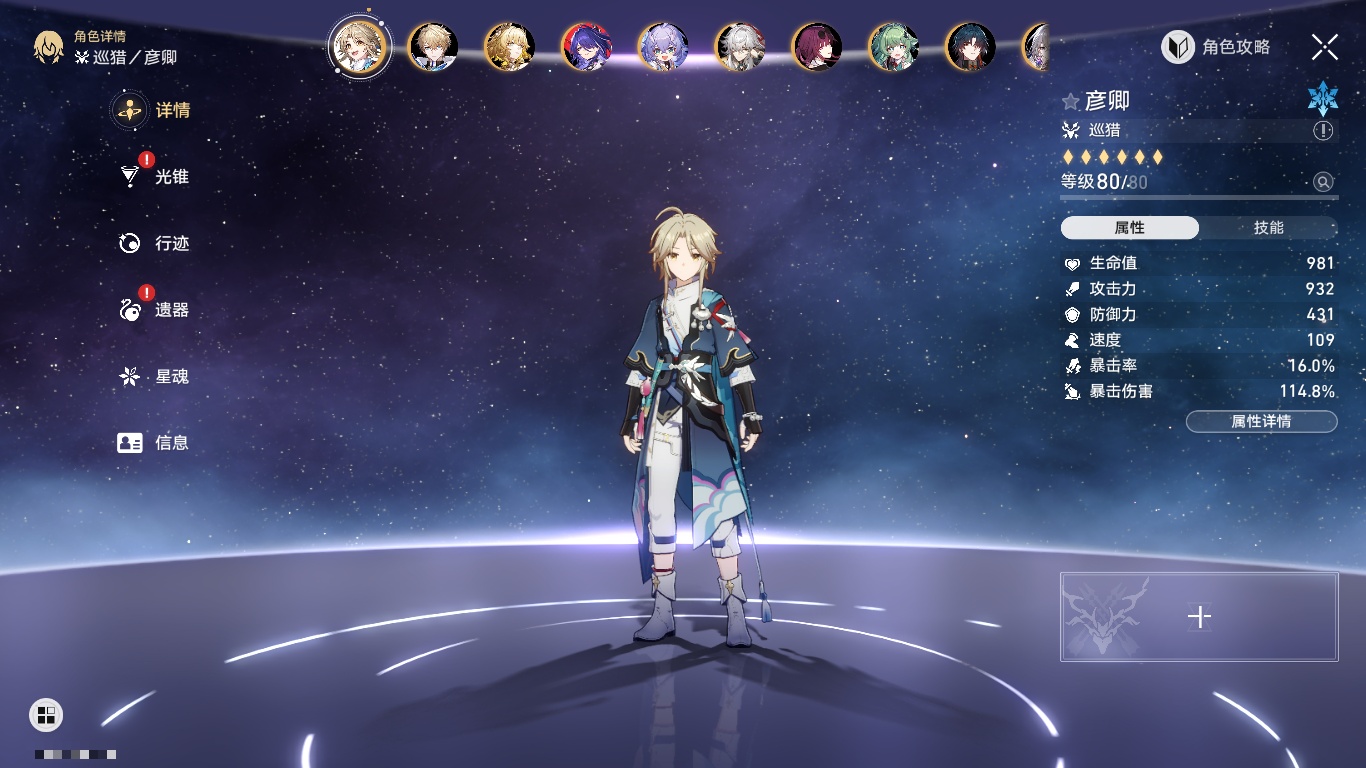Open the 巡猎 path info exclamation icon
The width and height of the screenshot is (1366, 768).
click(1323, 131)
